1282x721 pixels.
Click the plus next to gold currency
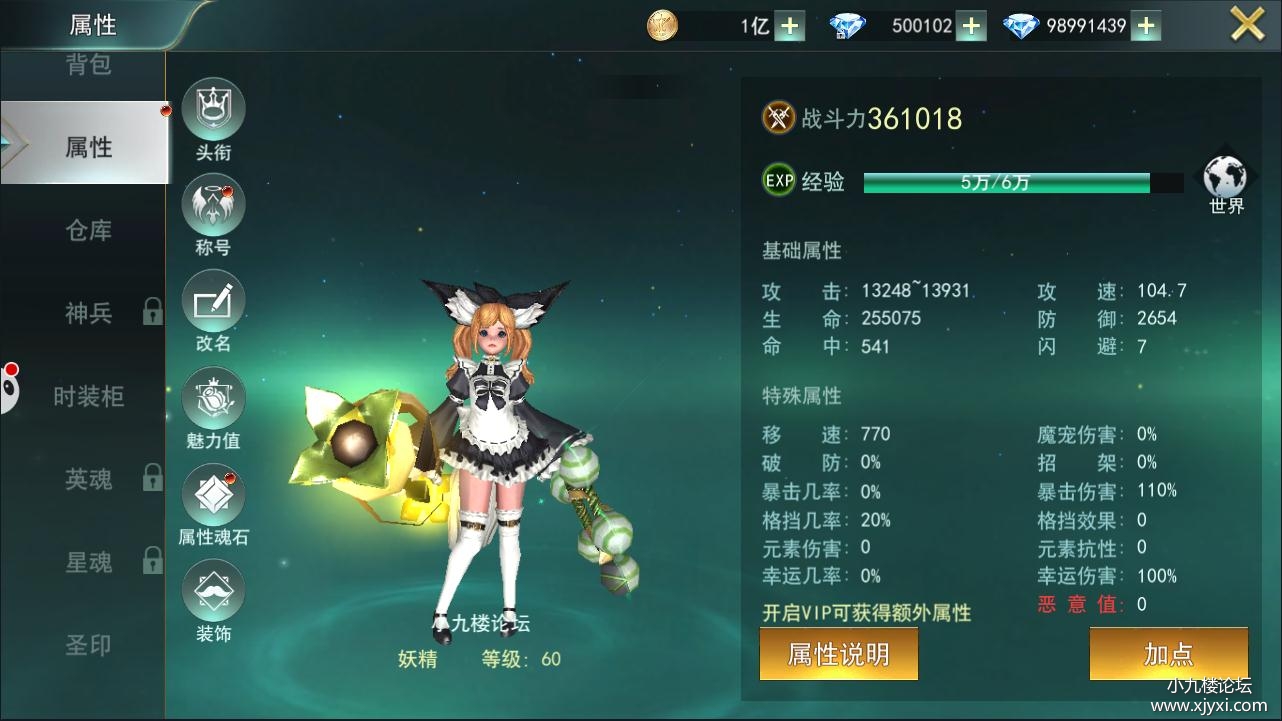tap(789, 25)
